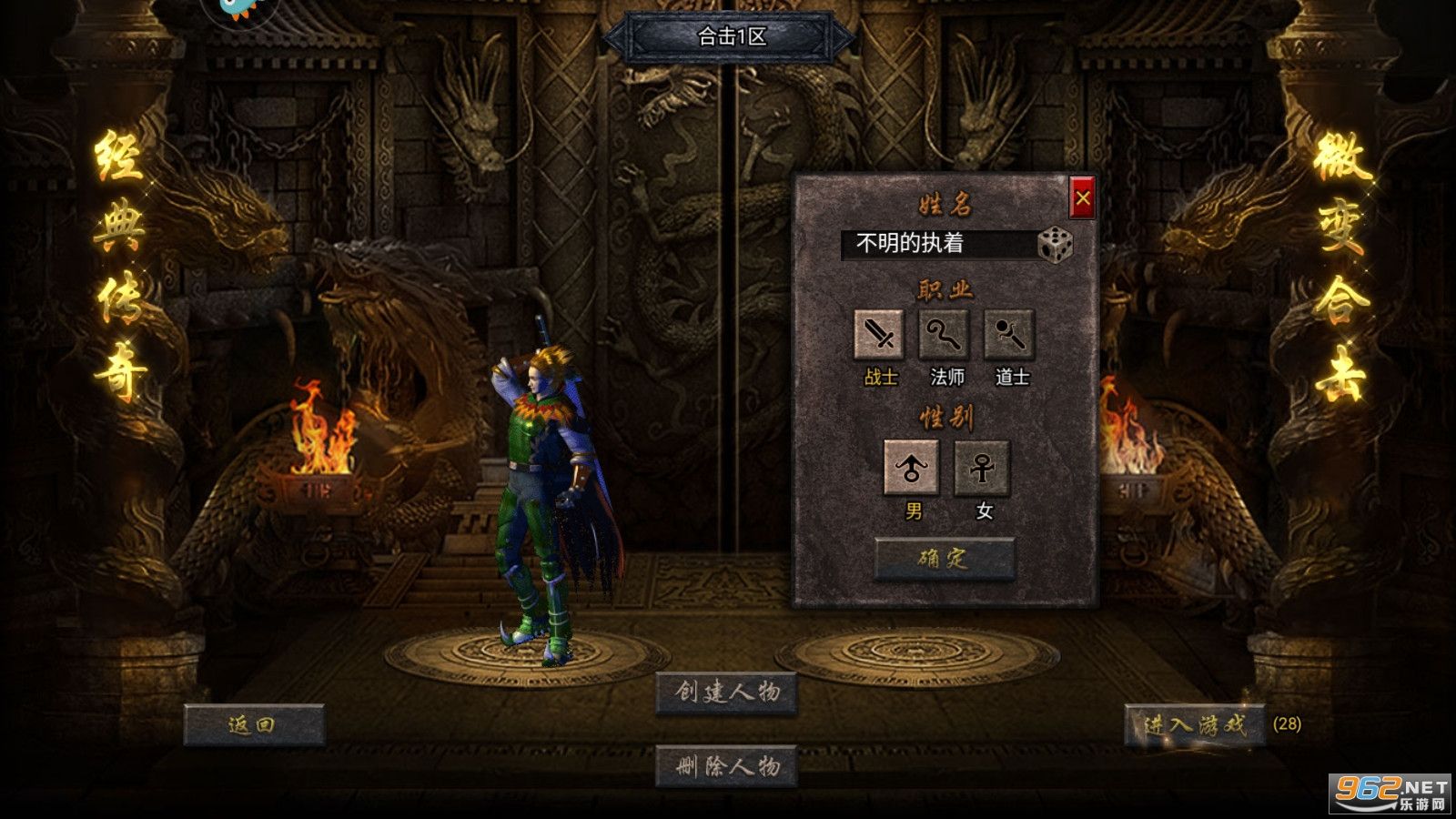Click the Delete Character (删除人物) button
The width and height of the screenshot is (1456, 819).
[726, 766]
